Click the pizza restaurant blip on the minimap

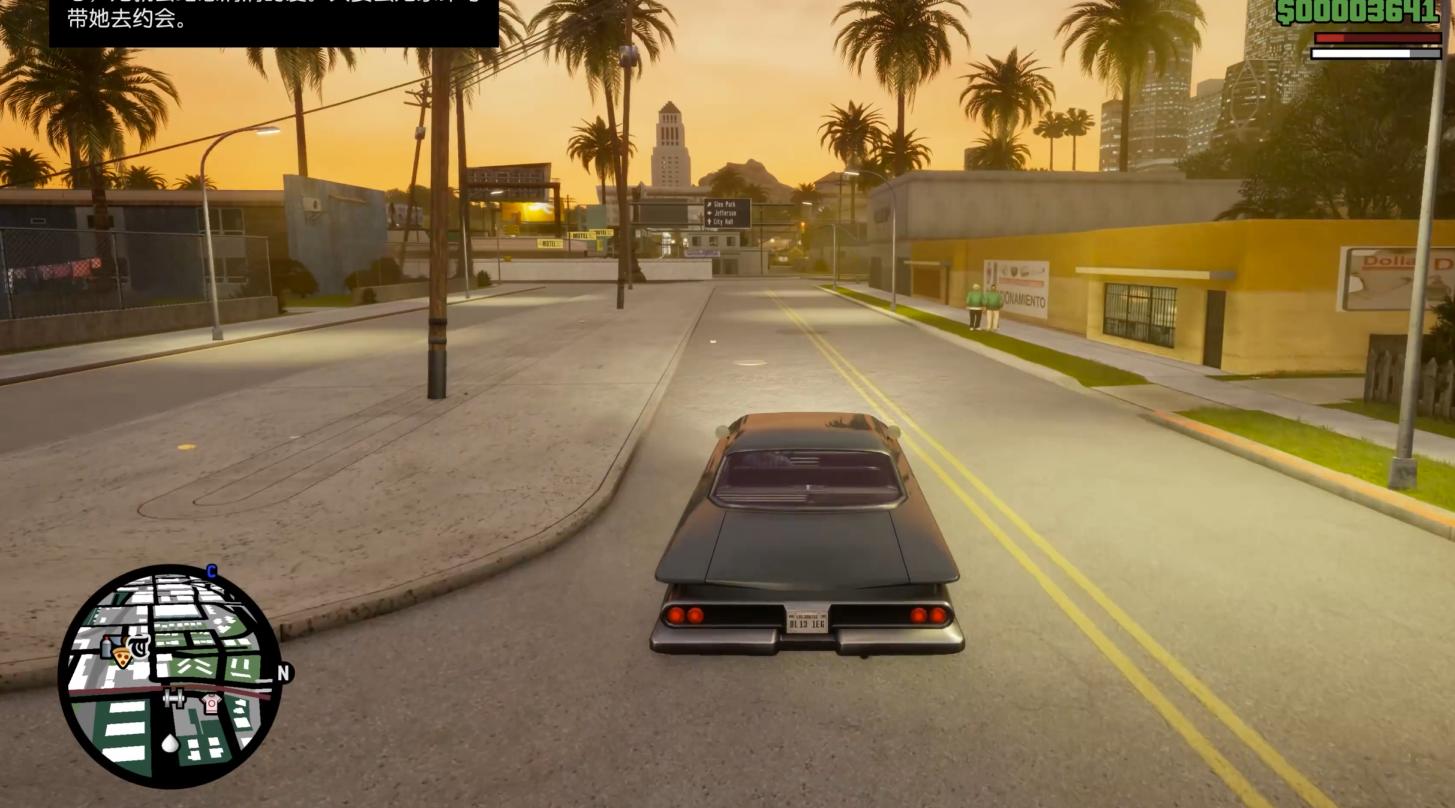pos(122,657)
